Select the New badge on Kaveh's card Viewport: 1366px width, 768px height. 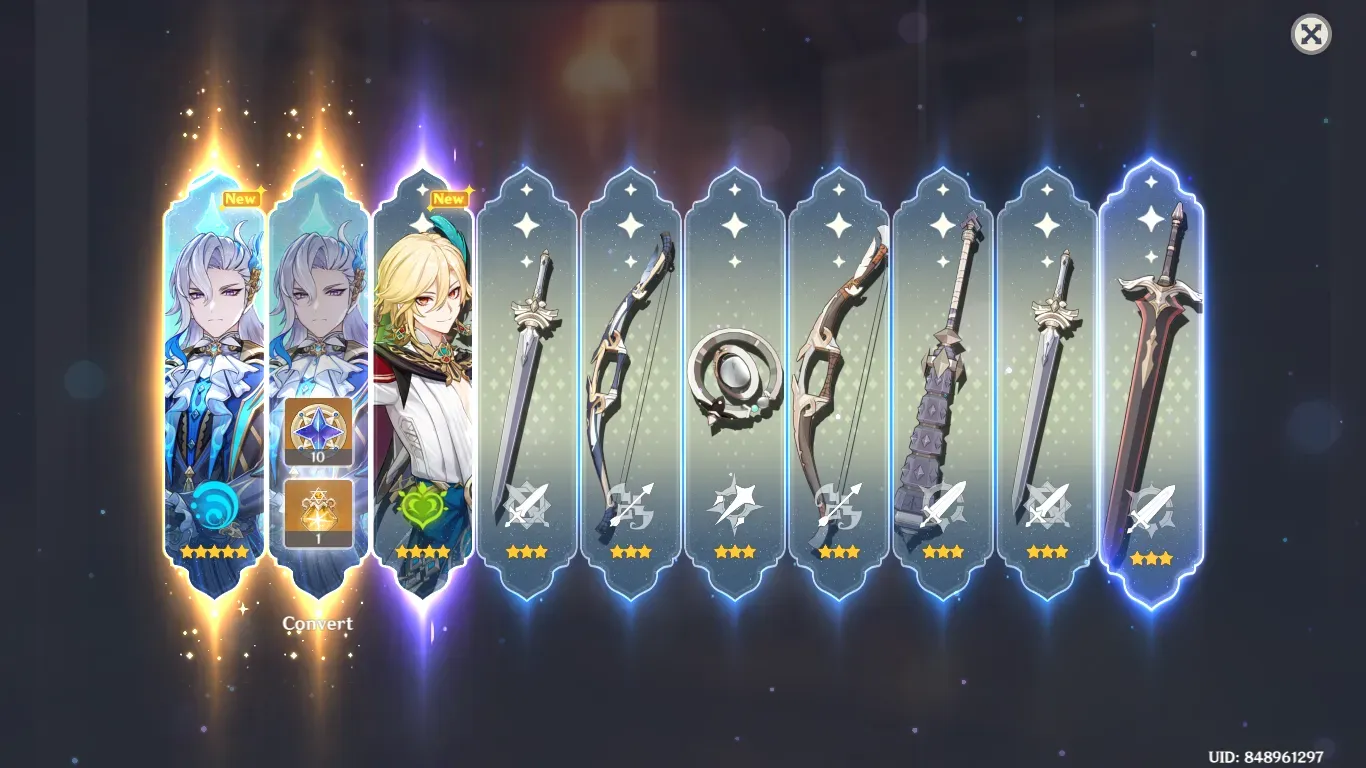point(448,199)
